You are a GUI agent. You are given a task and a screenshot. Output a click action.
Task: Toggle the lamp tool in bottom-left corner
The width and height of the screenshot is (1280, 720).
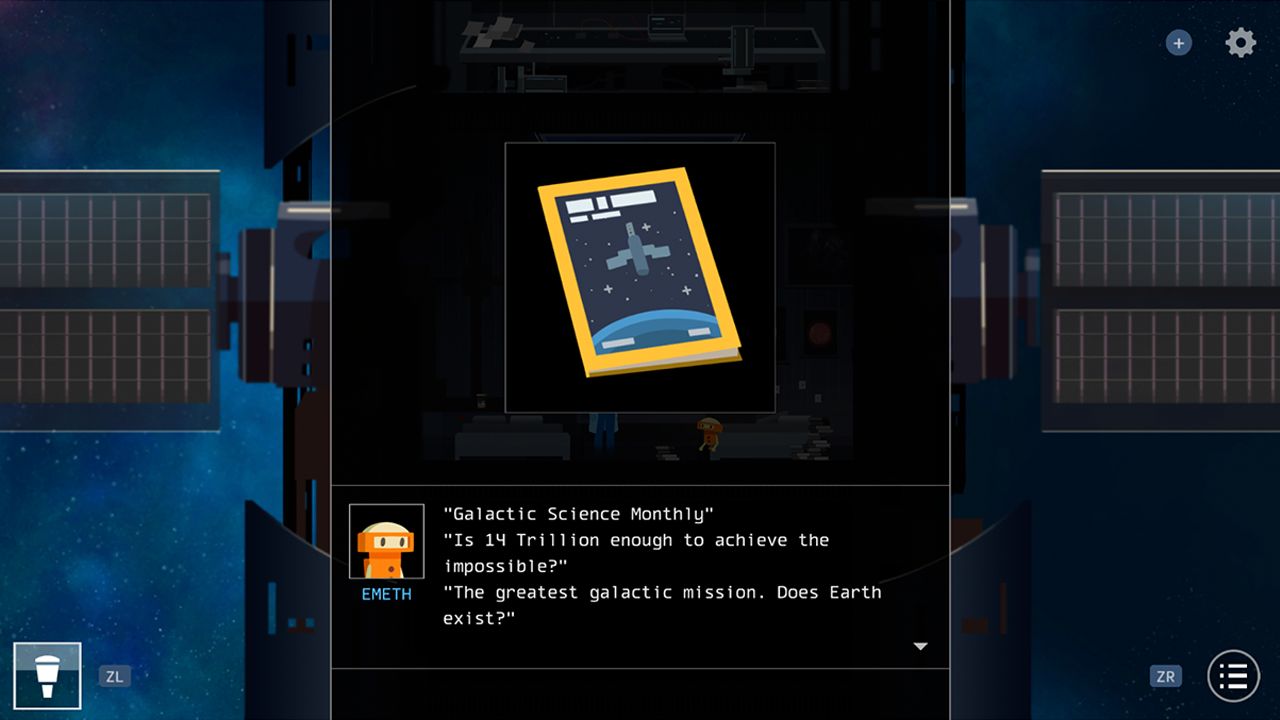click(47, 675)
